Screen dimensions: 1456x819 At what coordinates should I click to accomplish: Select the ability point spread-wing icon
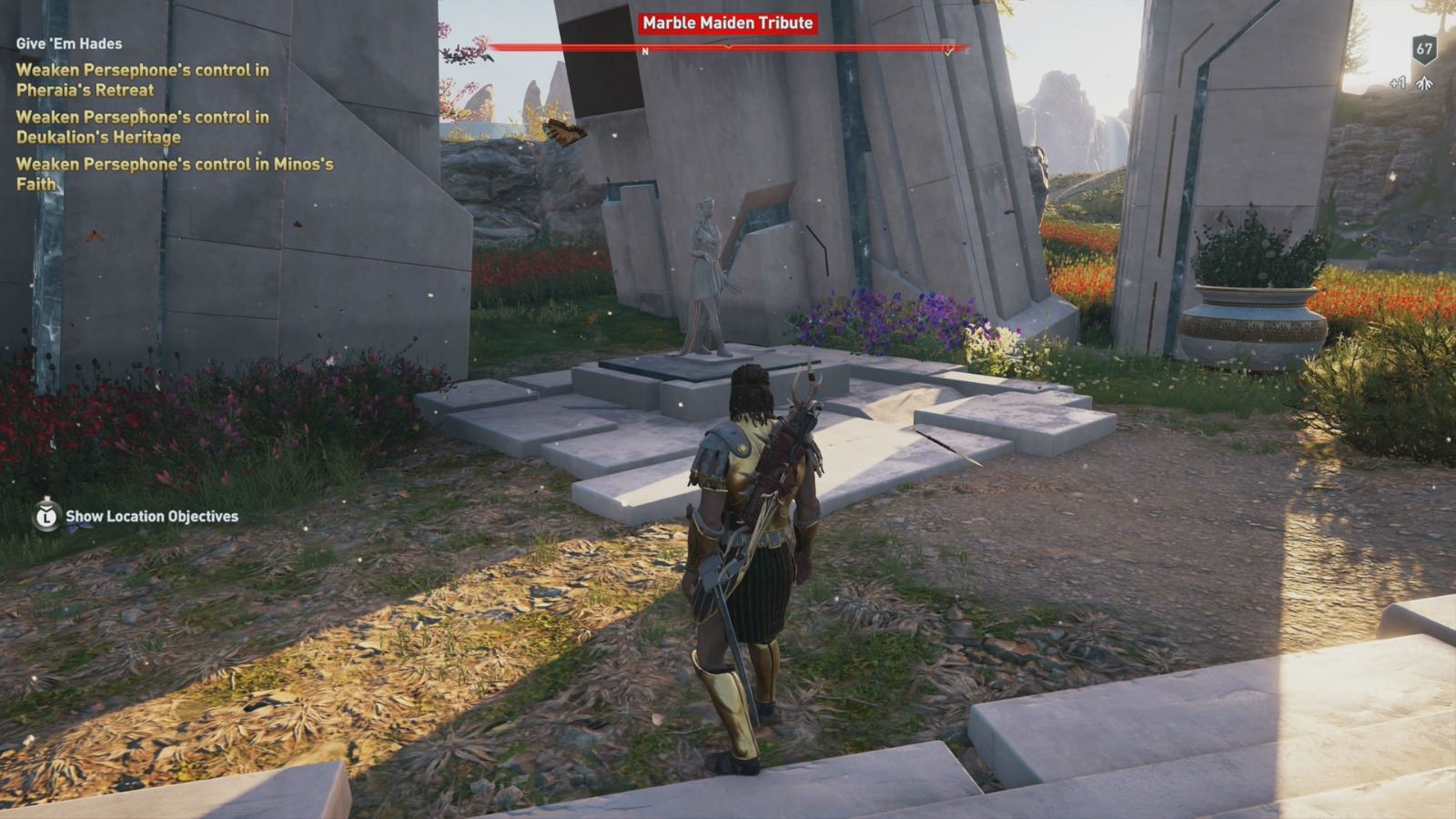tap(1423, 83)
